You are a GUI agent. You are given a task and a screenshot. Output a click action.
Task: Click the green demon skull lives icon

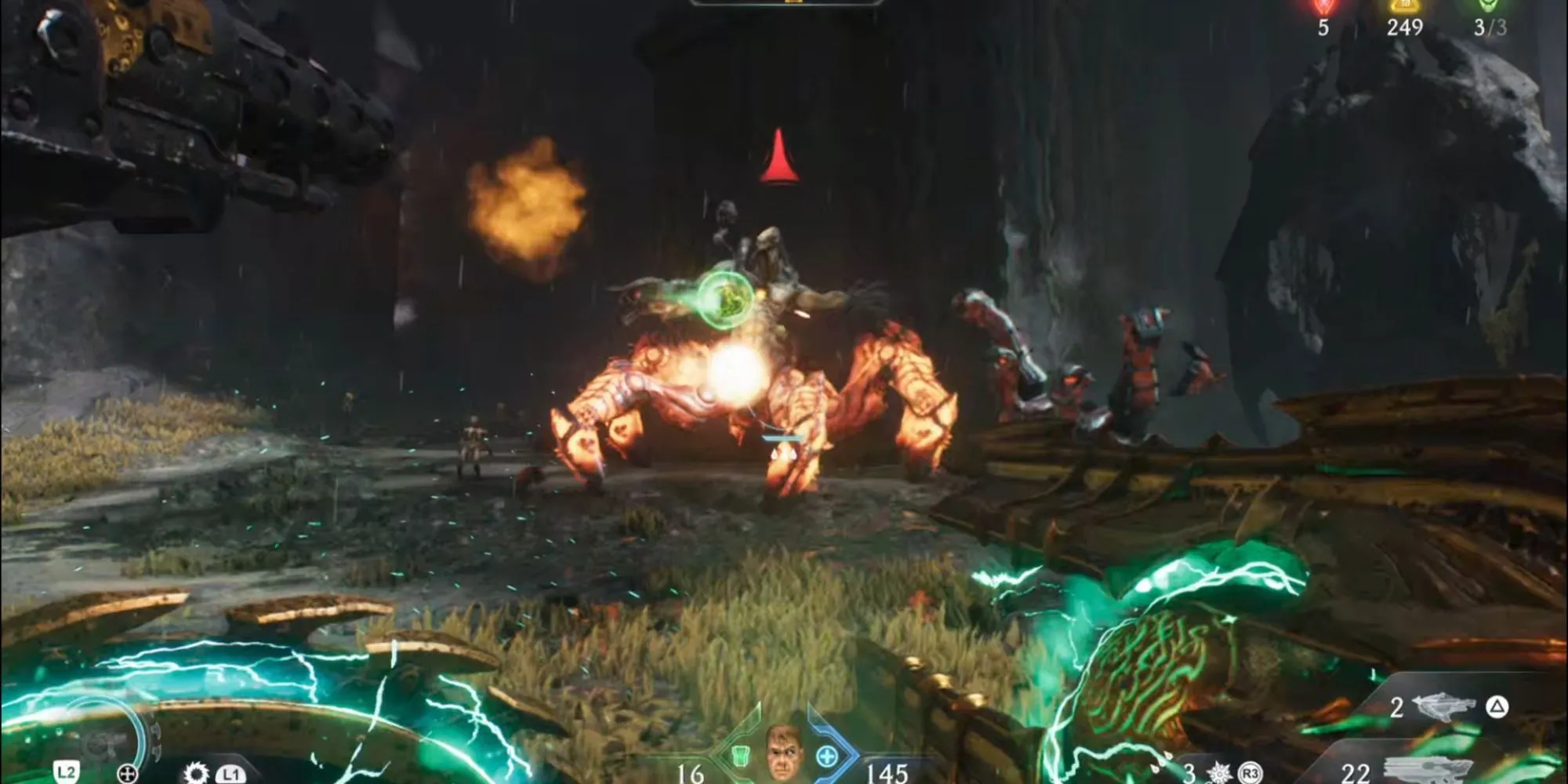coord(1489,6)
